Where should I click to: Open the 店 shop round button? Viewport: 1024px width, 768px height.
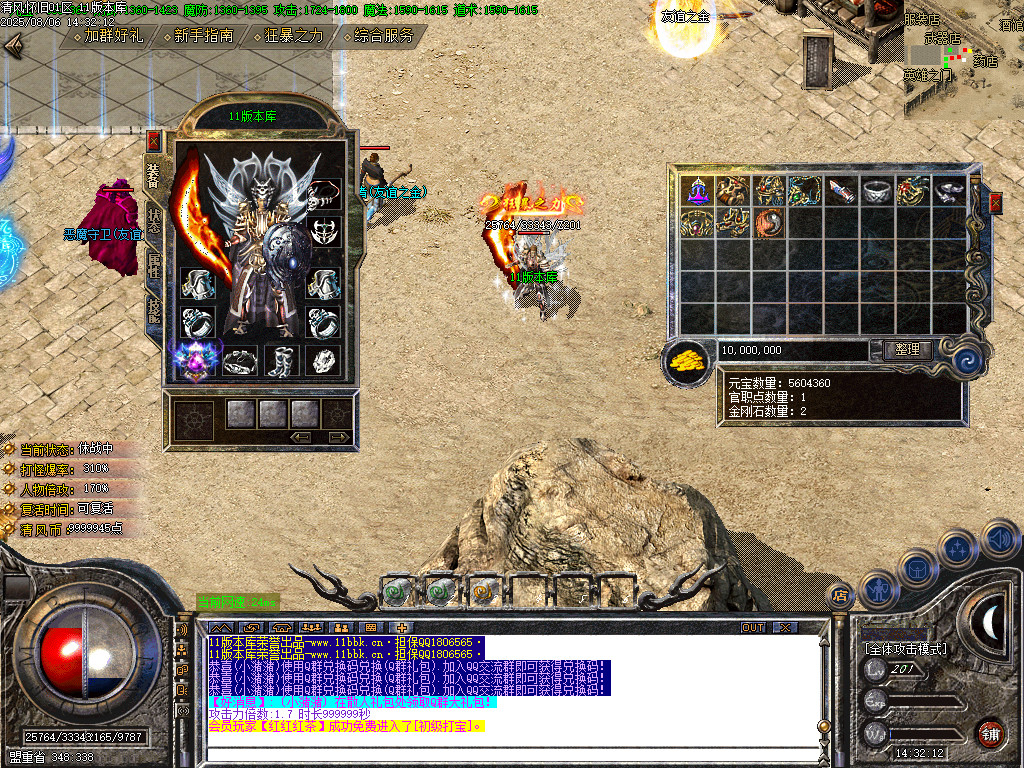point(841,596)
